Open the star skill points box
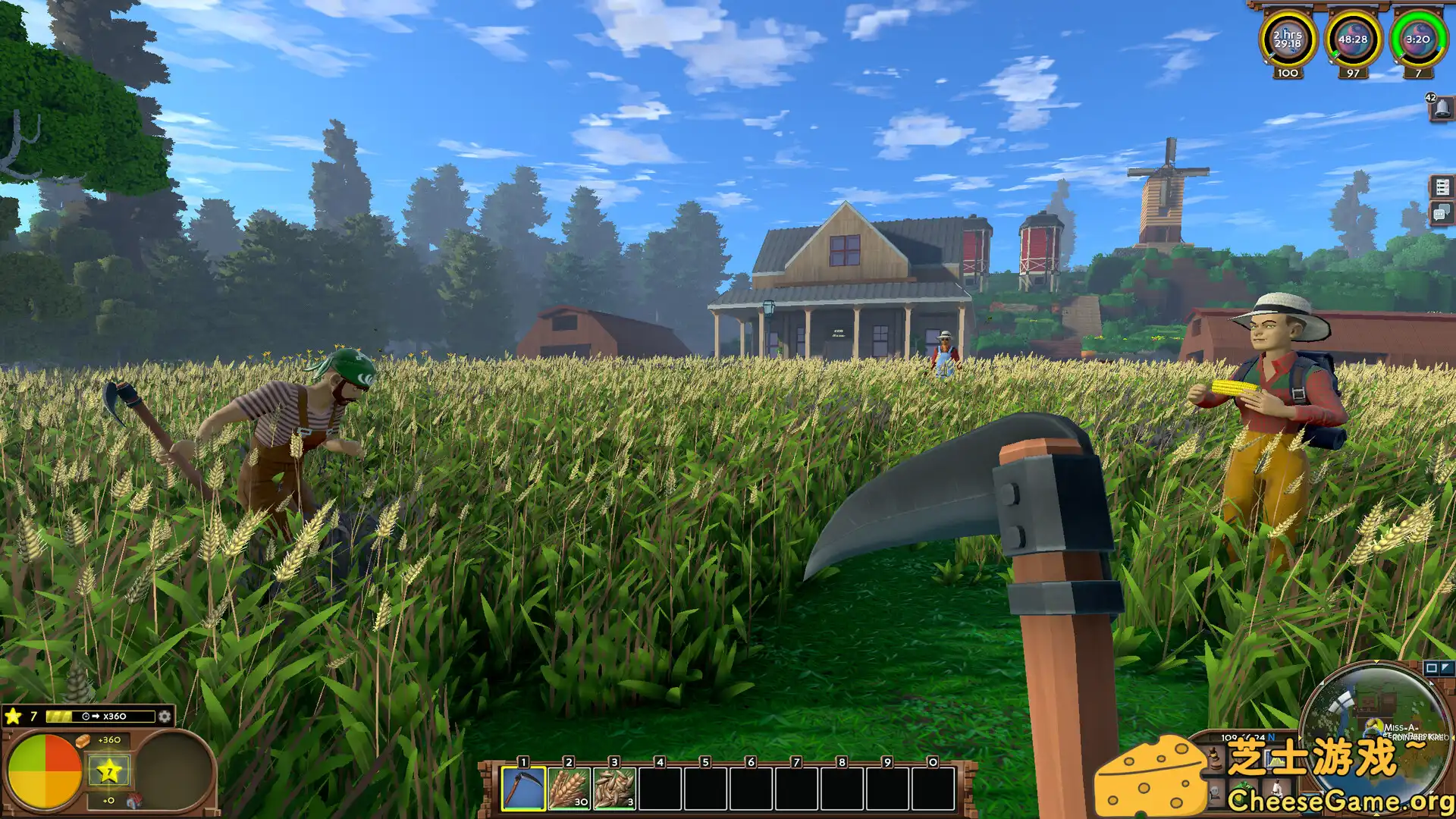The image size is (1456, 819). 109,771
